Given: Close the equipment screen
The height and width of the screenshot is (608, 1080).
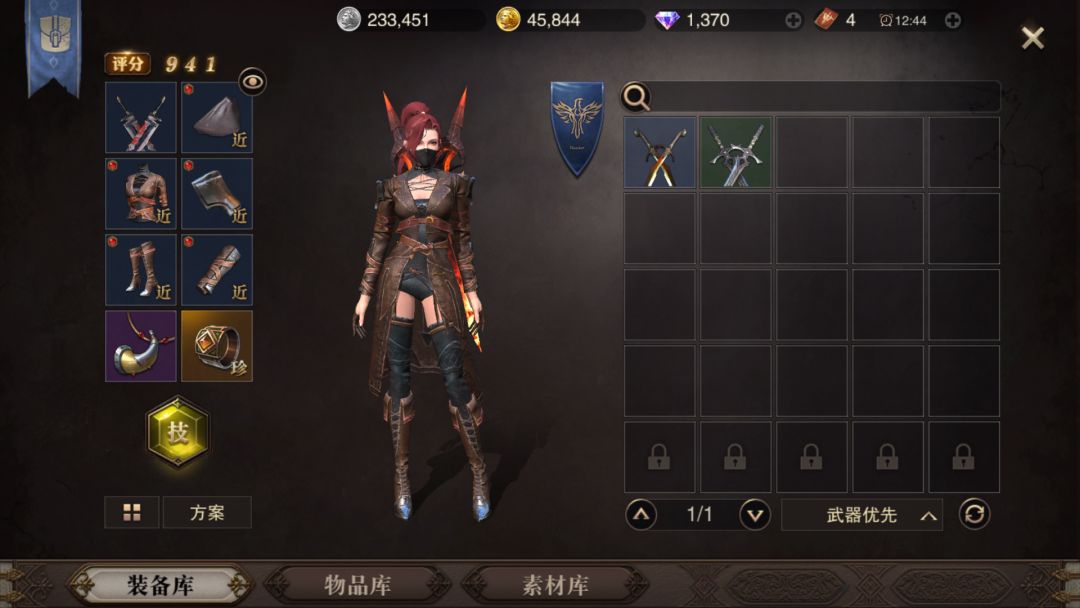Looking at the screenshot, I should coord(1032,38).
